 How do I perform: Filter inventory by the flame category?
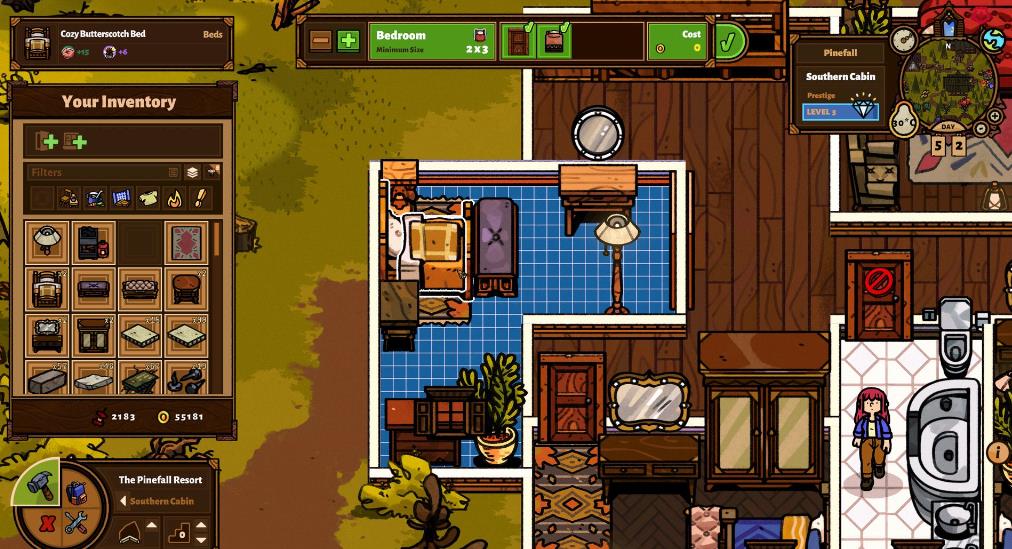coord(173,197)
